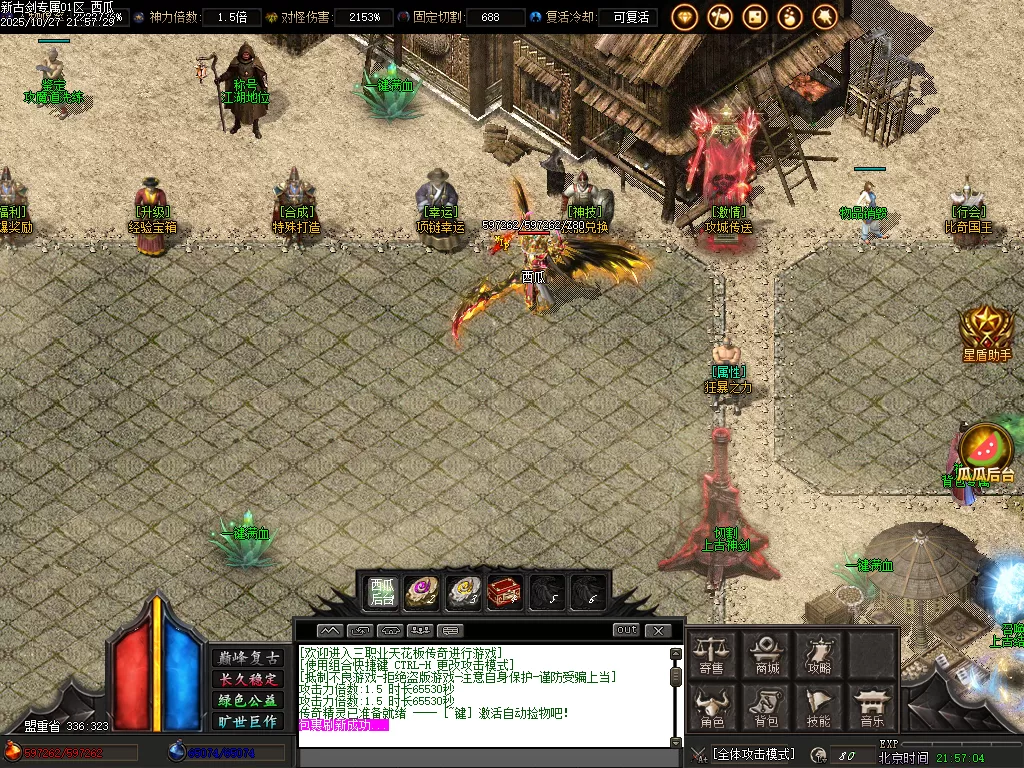Open the 商城 shop
This screenshot has height=768, width=1024.
coord(767,654)
